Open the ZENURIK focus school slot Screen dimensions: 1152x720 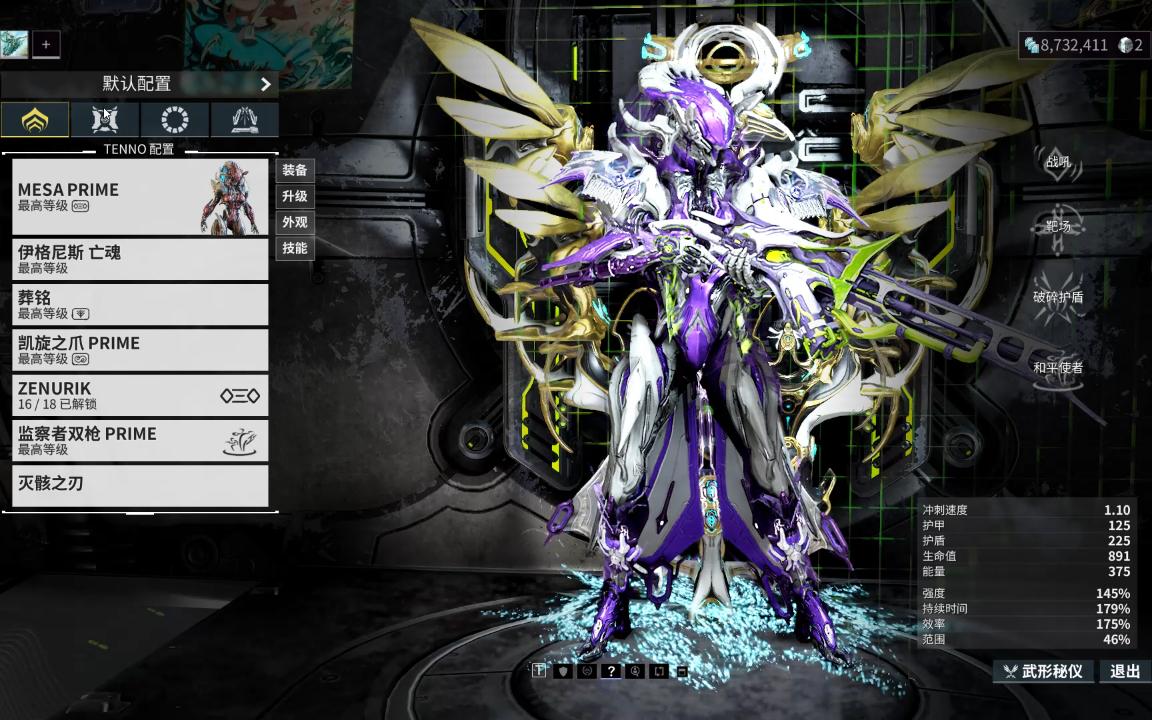coord(140,395)
